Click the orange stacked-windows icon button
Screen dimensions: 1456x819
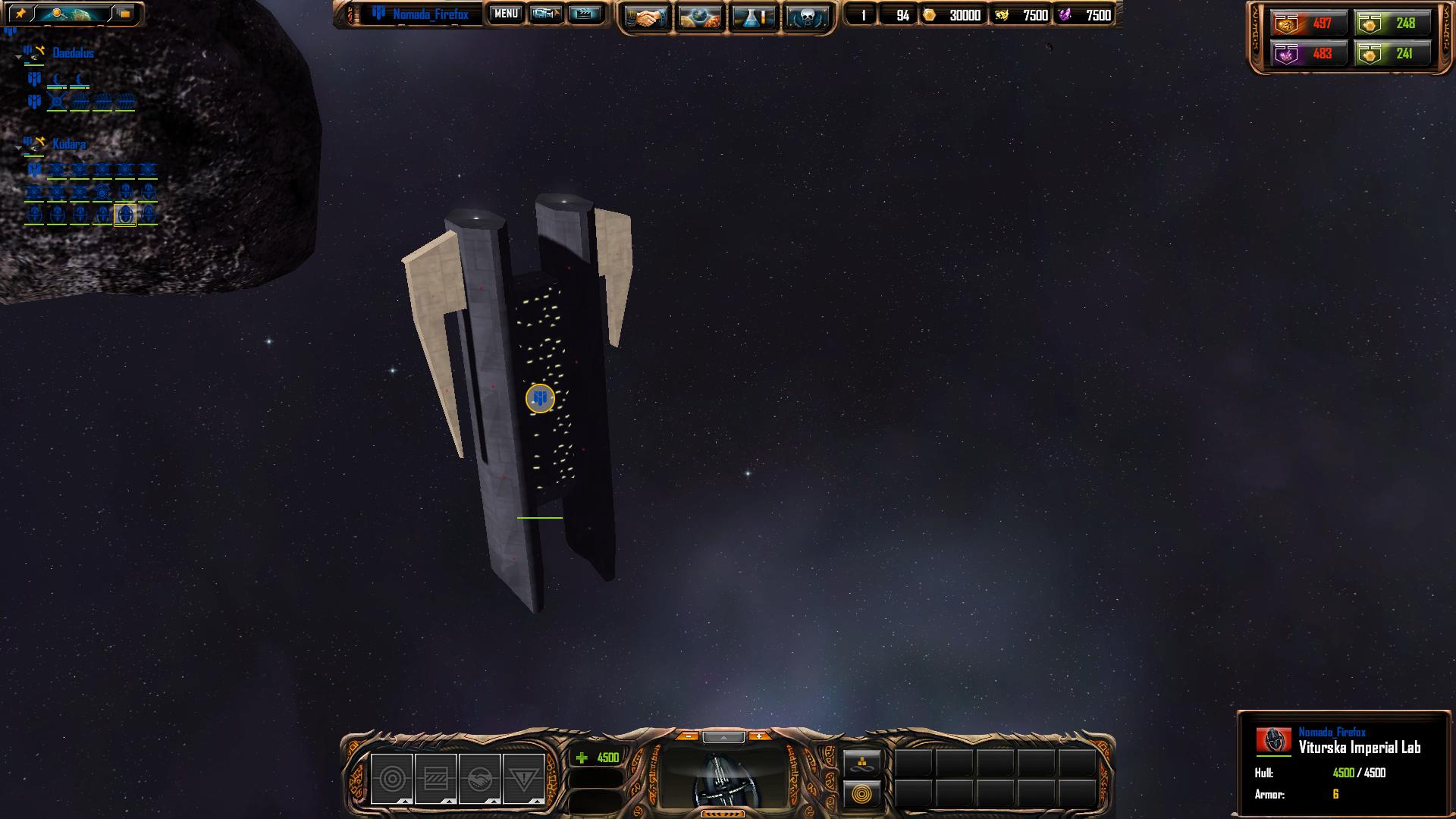[124, 14]
